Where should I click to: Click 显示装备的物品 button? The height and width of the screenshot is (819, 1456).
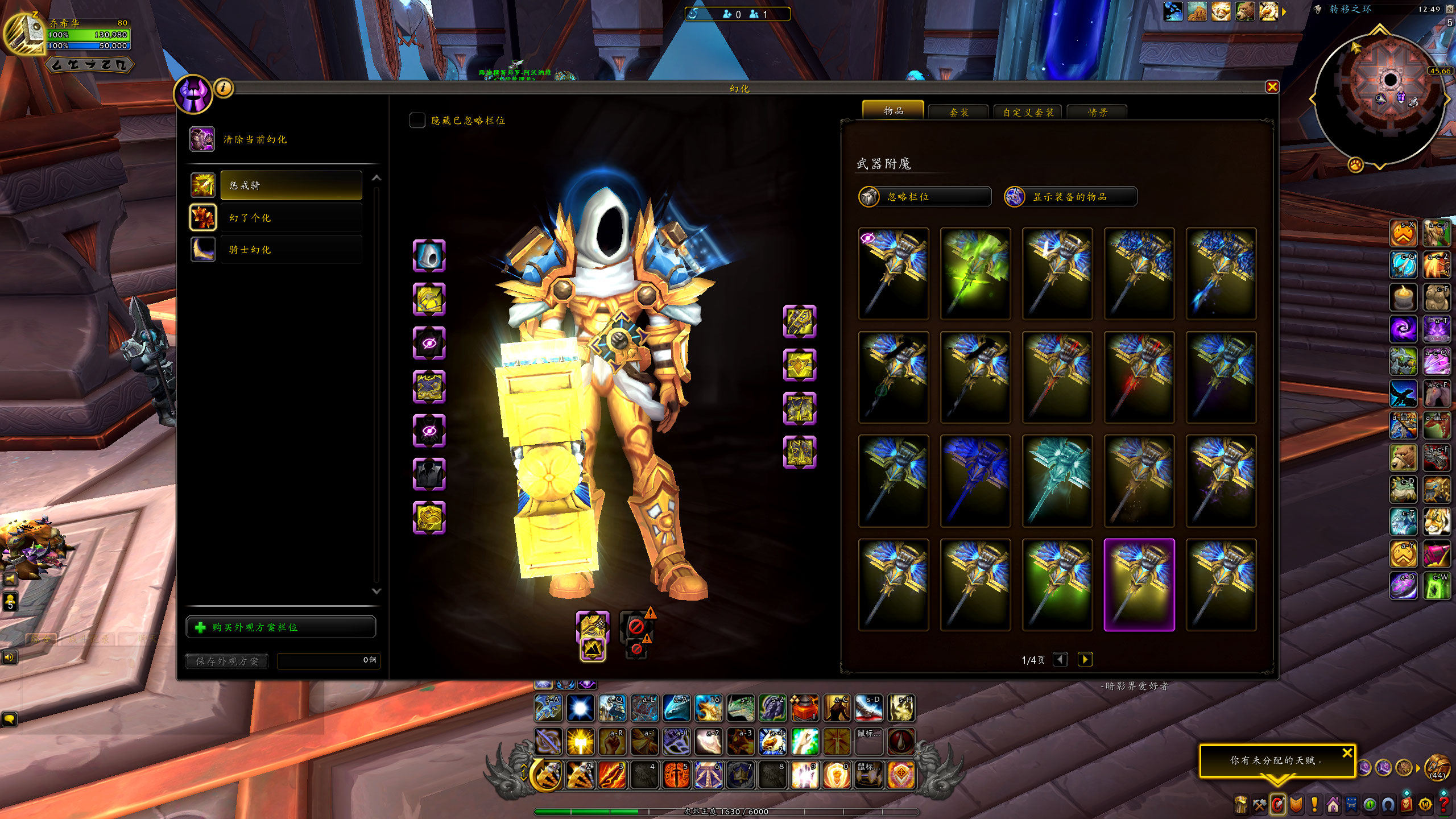coord(1070,197)
